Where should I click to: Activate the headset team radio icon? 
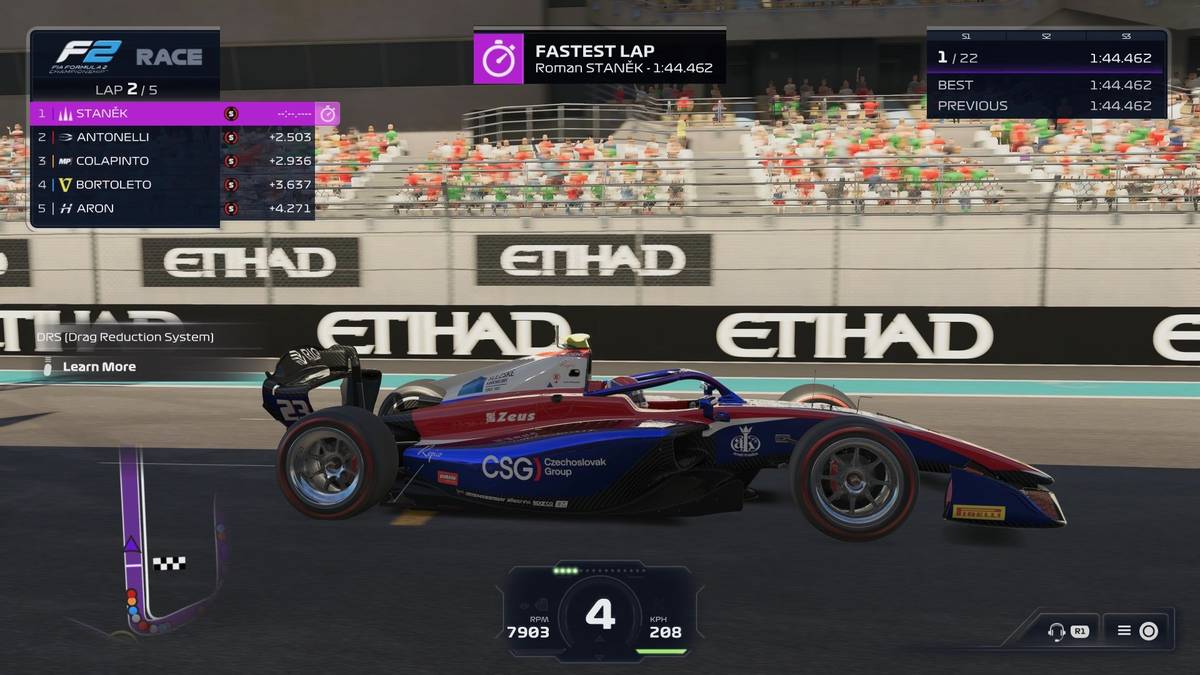[1054, 631]
